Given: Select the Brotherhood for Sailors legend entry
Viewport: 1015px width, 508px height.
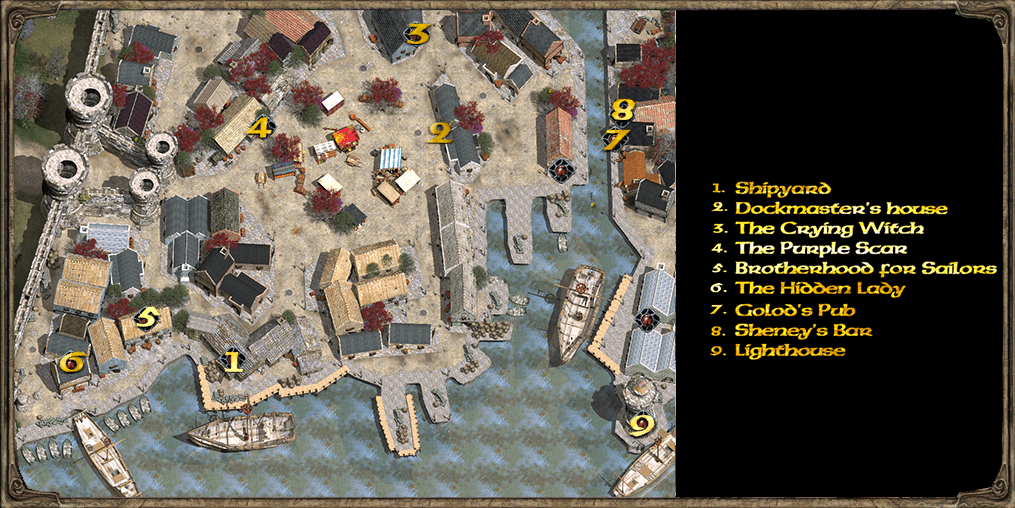Looking at the screenshot, I should click(865, 269).
